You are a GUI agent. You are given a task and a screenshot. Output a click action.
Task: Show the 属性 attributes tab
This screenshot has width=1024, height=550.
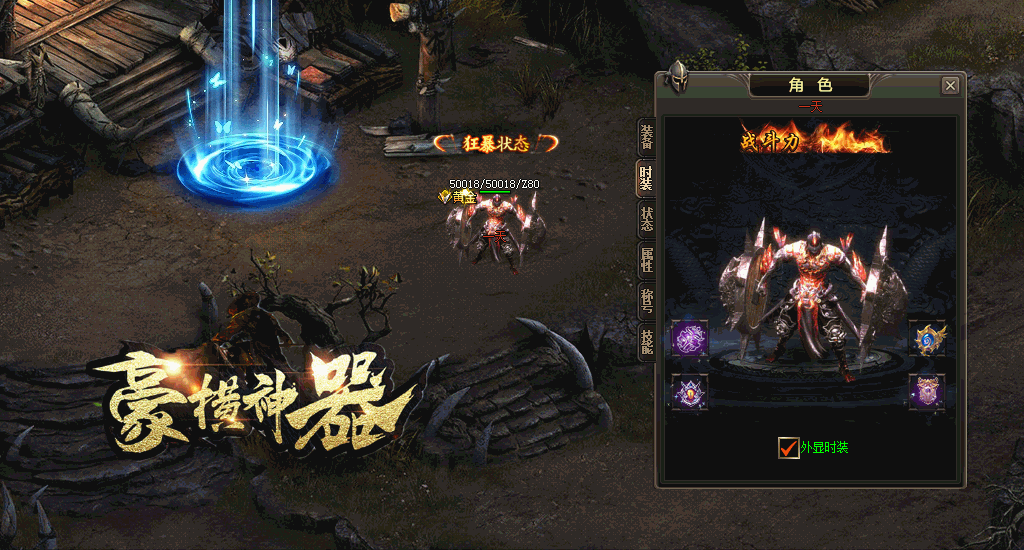click(x=646, y=260)
